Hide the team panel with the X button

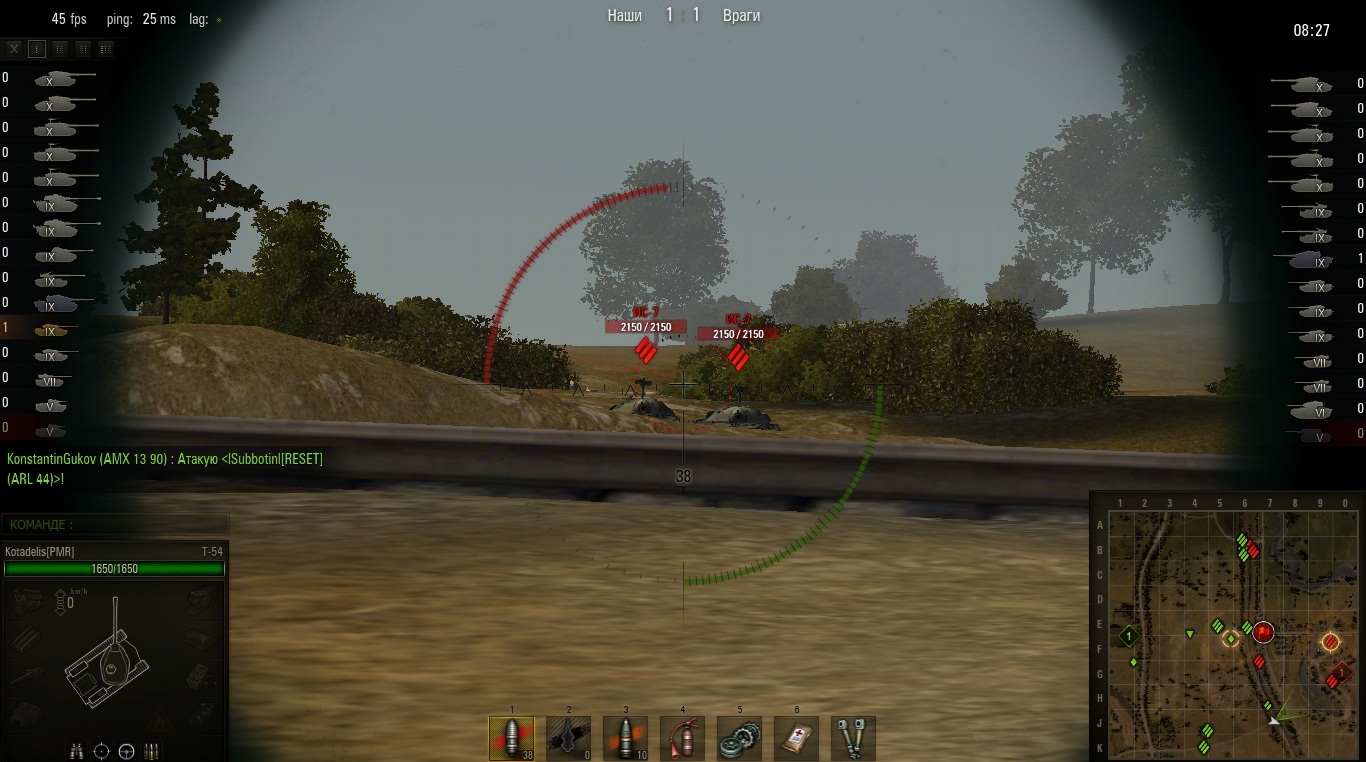pyautogui.click(x=14, y=48)
